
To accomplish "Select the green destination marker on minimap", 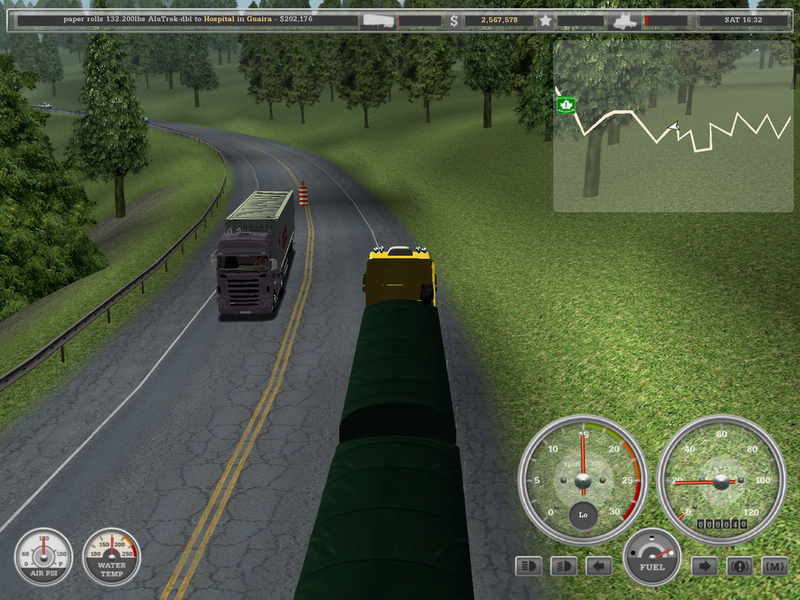I will (x=566, y=104).
